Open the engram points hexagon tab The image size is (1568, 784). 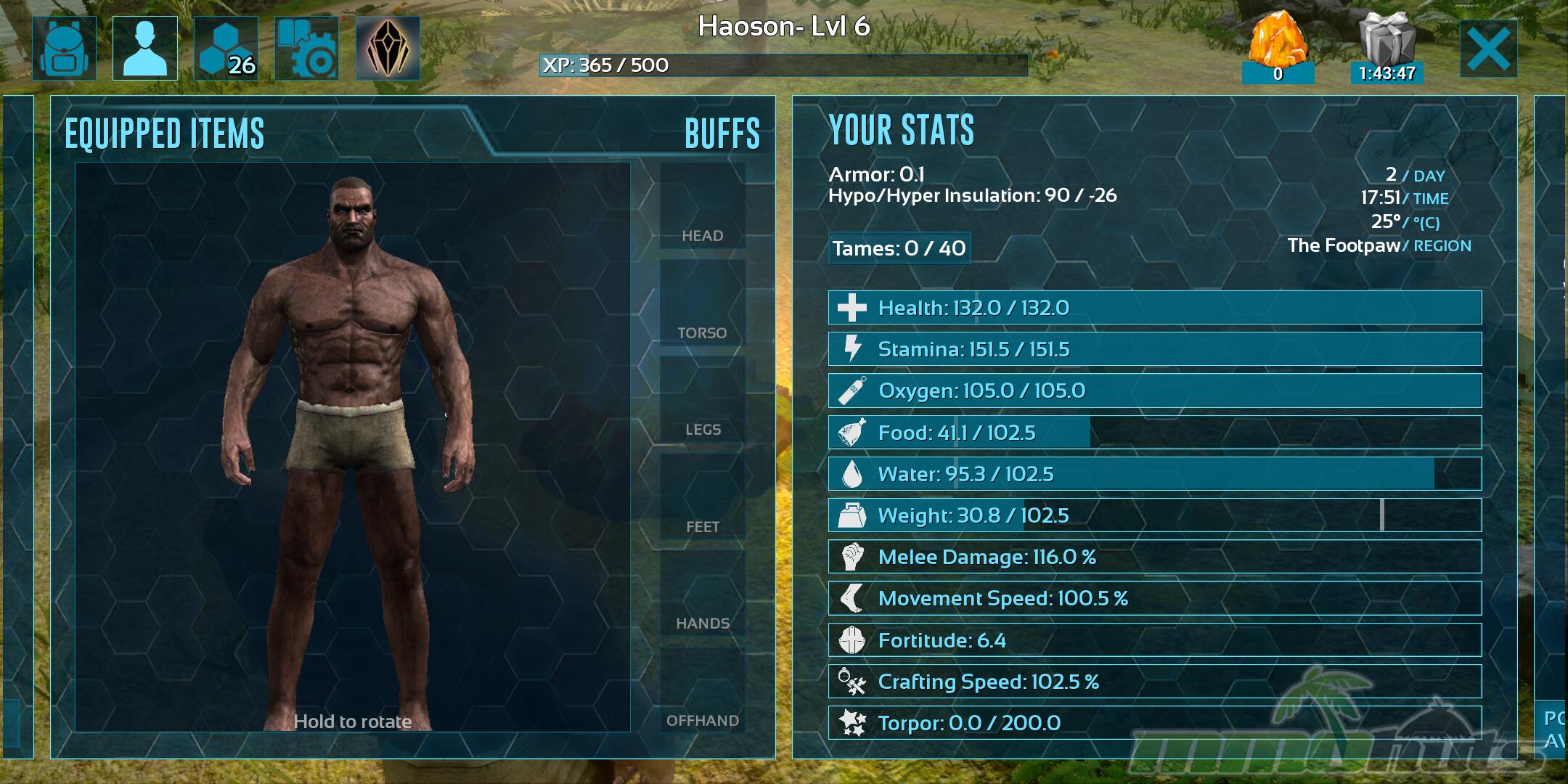coord(226,48)
